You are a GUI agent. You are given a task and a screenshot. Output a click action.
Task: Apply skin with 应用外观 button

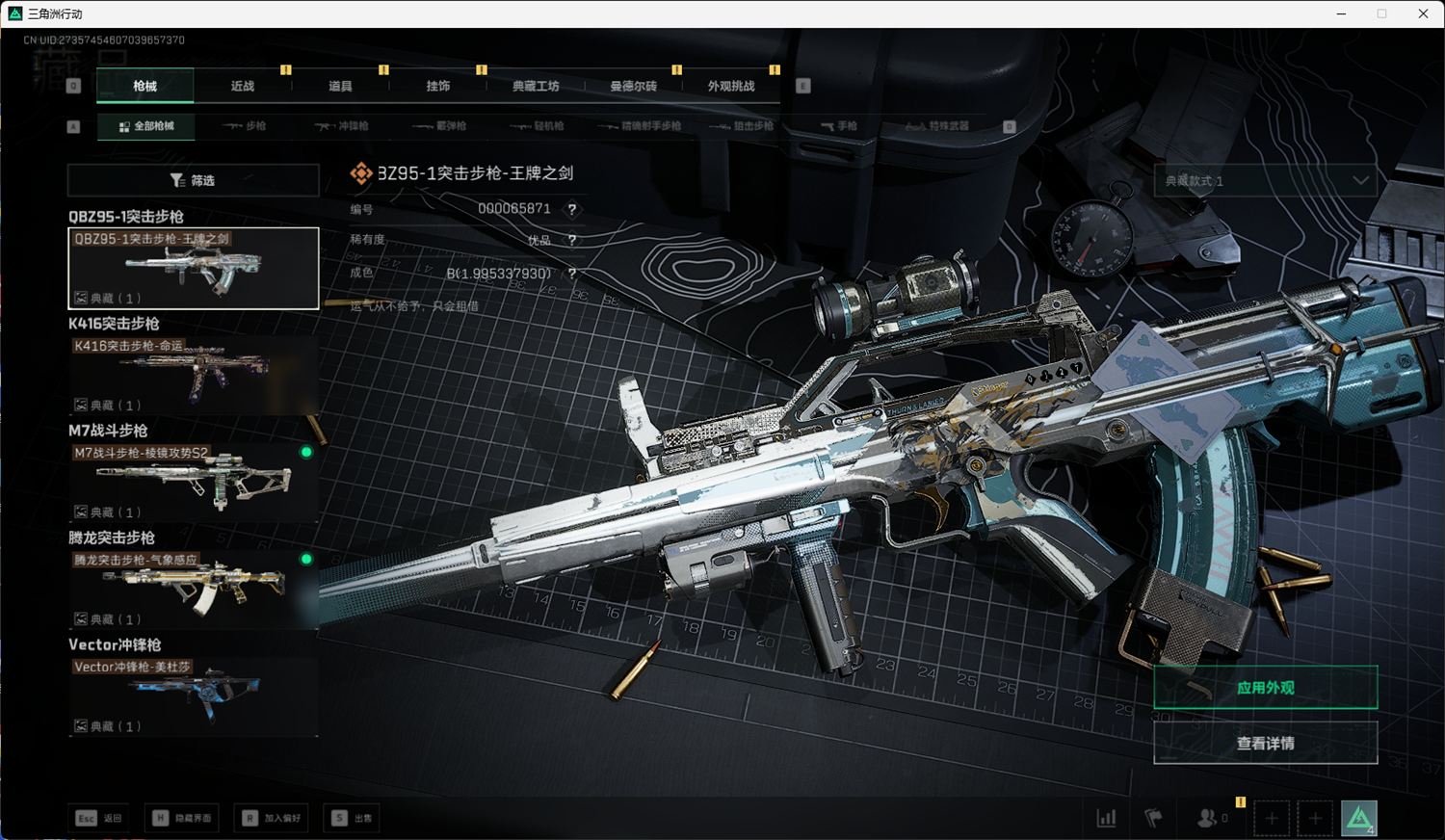pos(1265,688)
